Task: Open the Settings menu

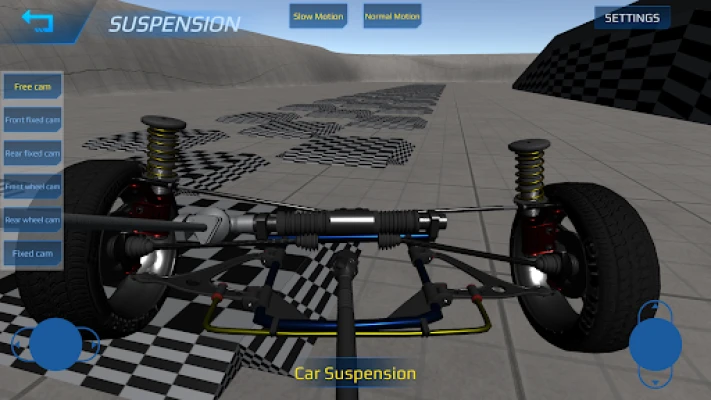Action: 632,18
